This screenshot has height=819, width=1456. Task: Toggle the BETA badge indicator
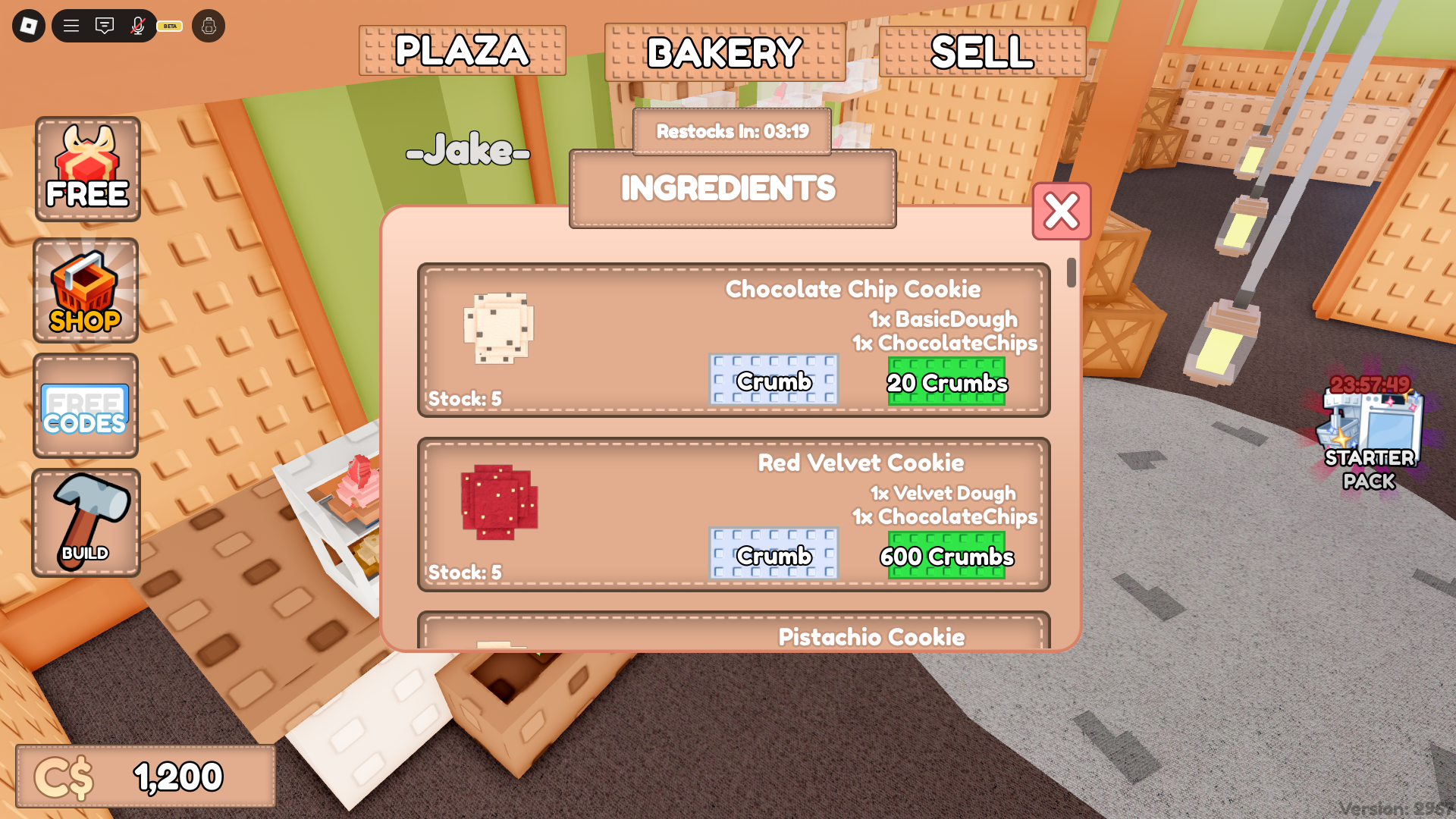[168, 26]
